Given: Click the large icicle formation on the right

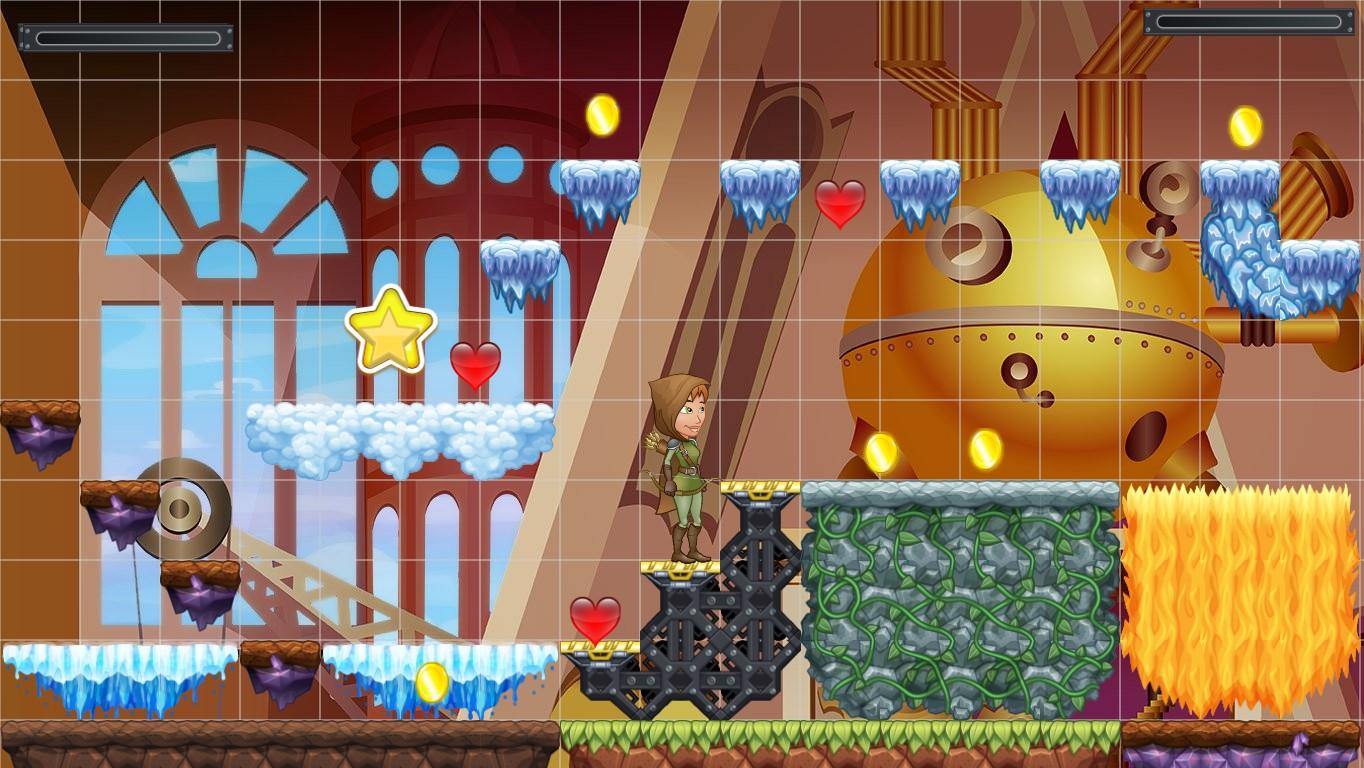Looking at the screenshot, I should (x=1240, y=250).
